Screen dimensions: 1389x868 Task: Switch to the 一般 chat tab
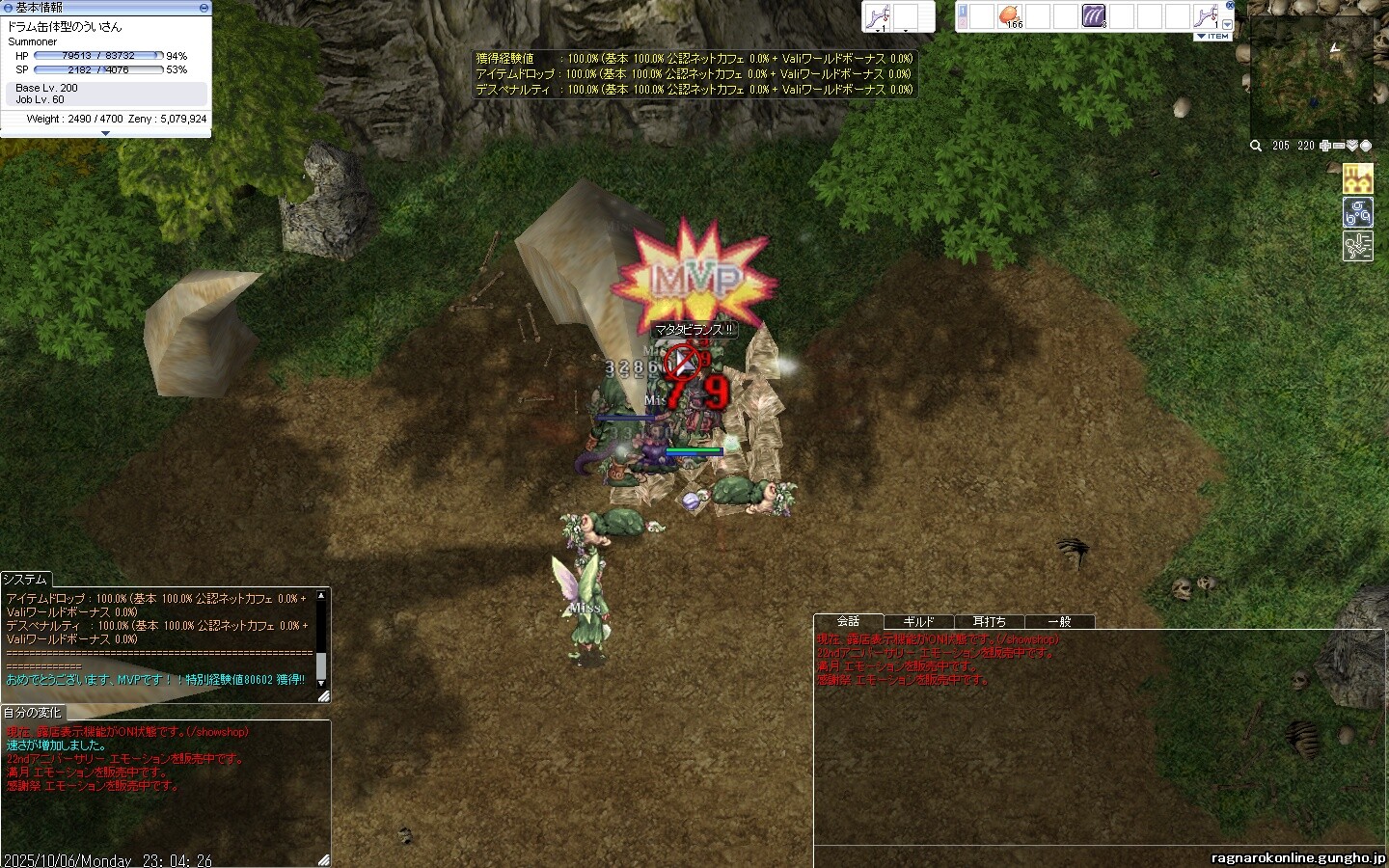point(1059,622)
